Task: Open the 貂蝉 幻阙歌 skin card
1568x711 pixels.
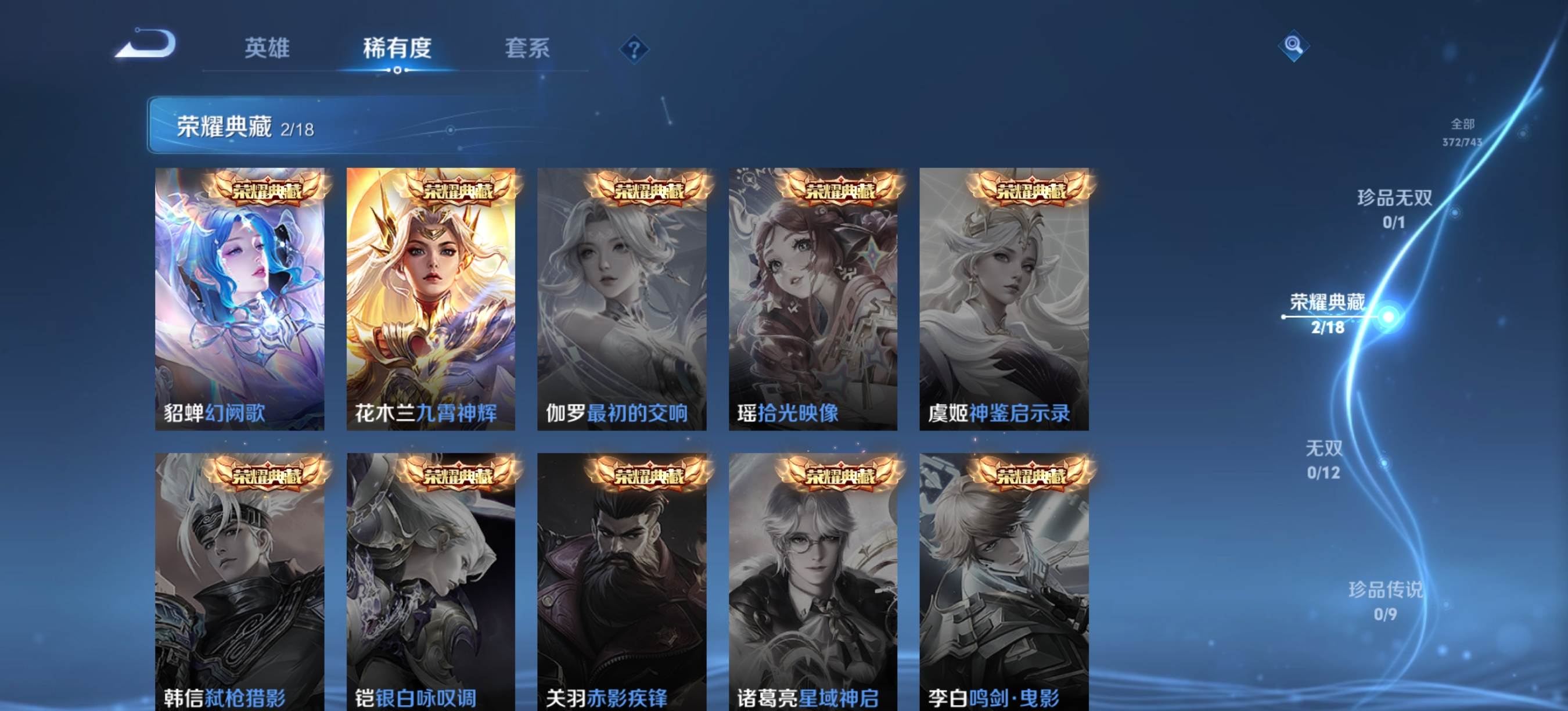Action: coord(239,299)
